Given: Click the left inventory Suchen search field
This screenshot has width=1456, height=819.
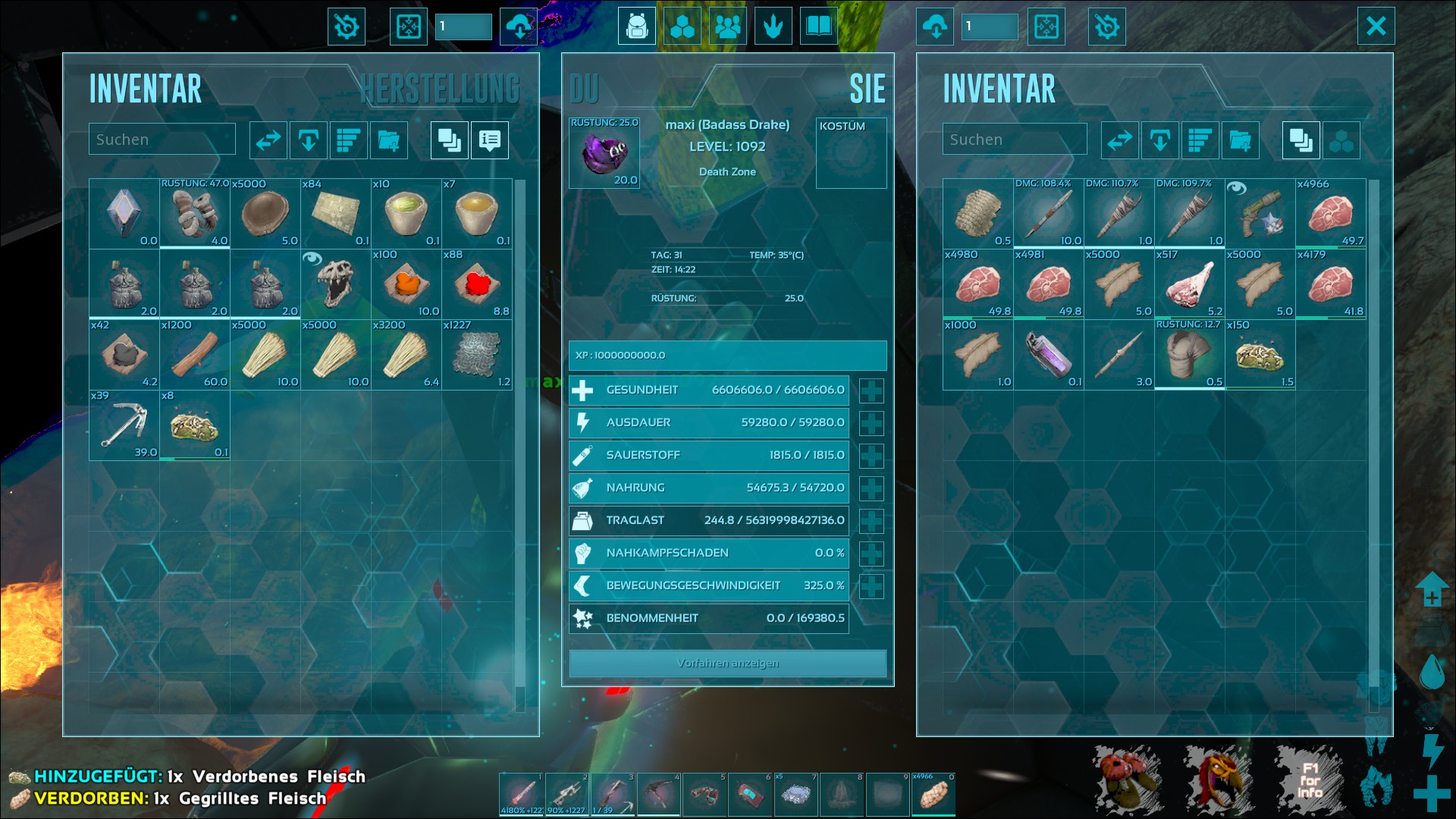Looking at the screenshot, I should click(162, 140).
